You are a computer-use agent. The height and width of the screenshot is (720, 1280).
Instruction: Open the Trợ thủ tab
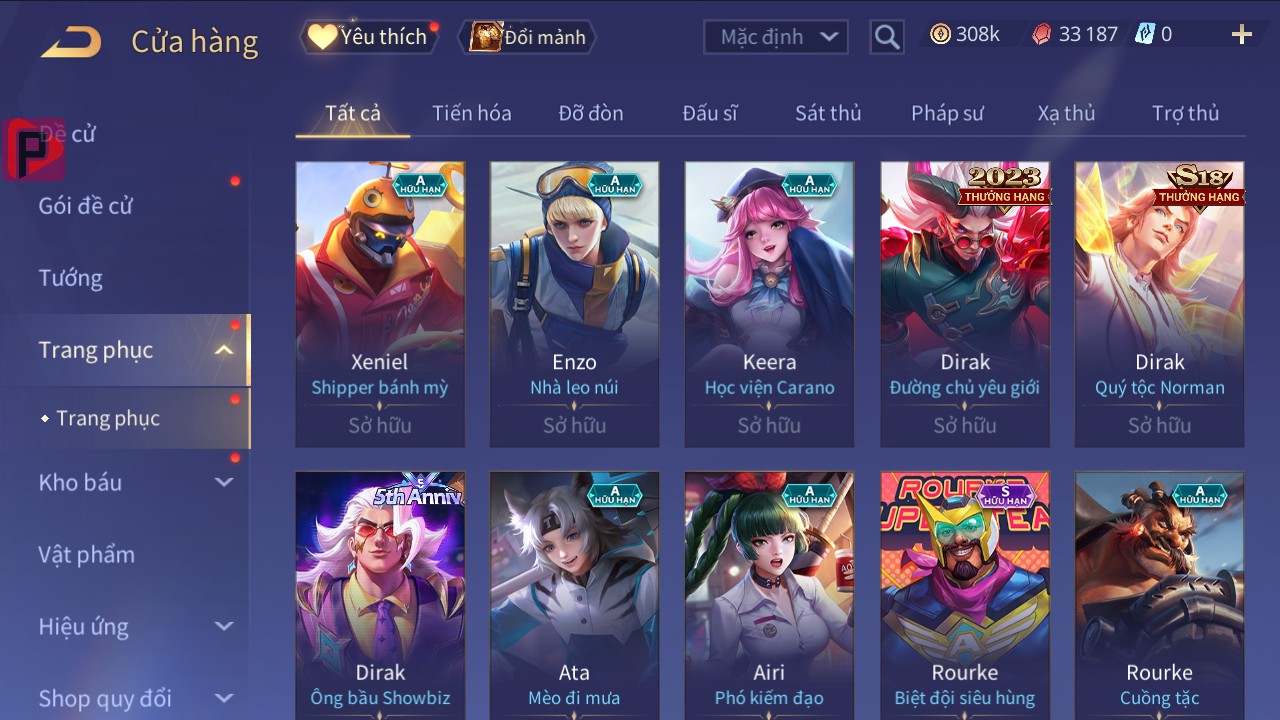[1185, 113]
